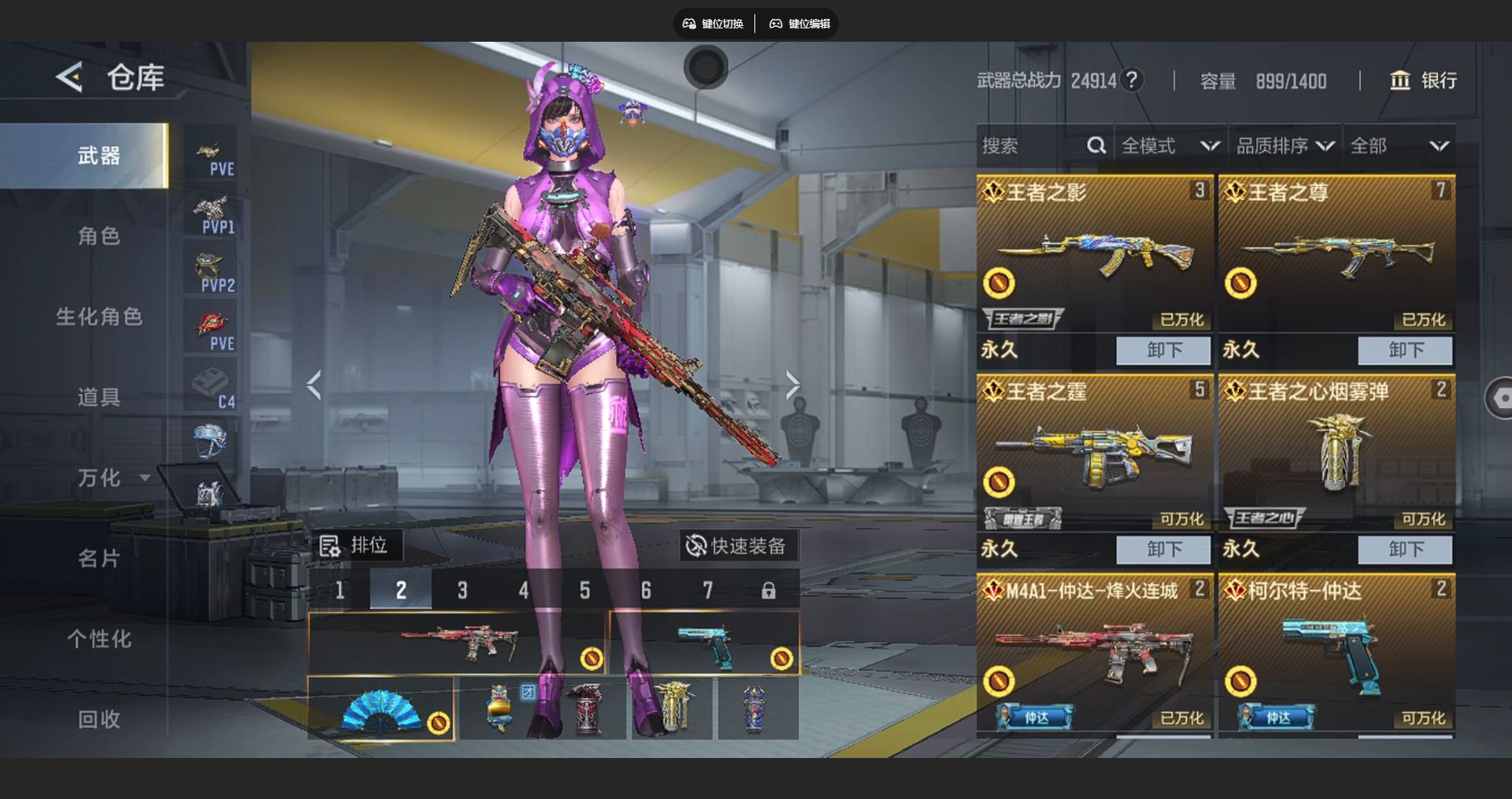Viewport: 1512px width, 799px height.
Task: Show weapon power help via question mark
Action: pos(1132,80)
